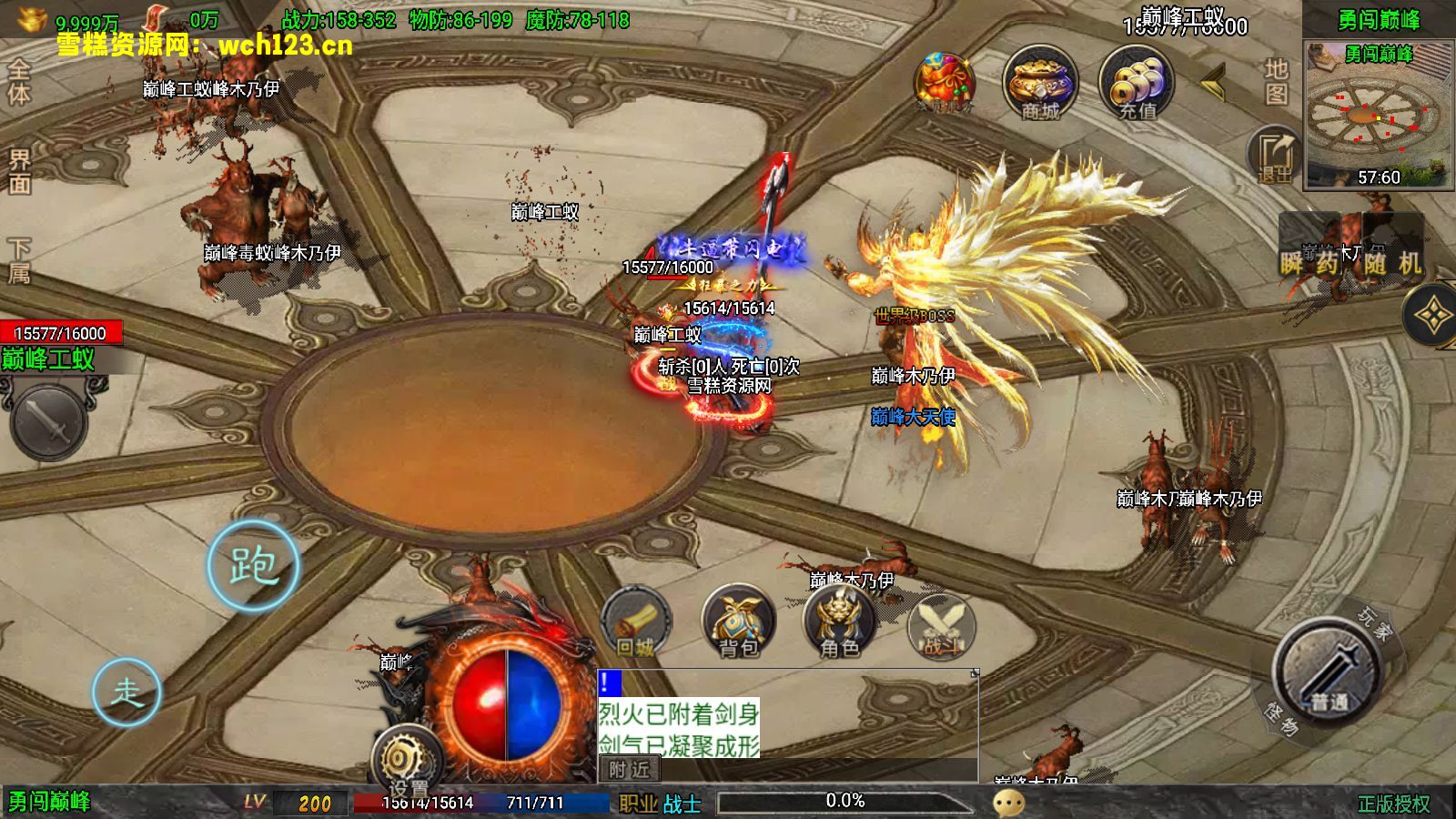1456x819 pixels.
Task: Open the 充值 recharge menu
Action: (1137, 84)
